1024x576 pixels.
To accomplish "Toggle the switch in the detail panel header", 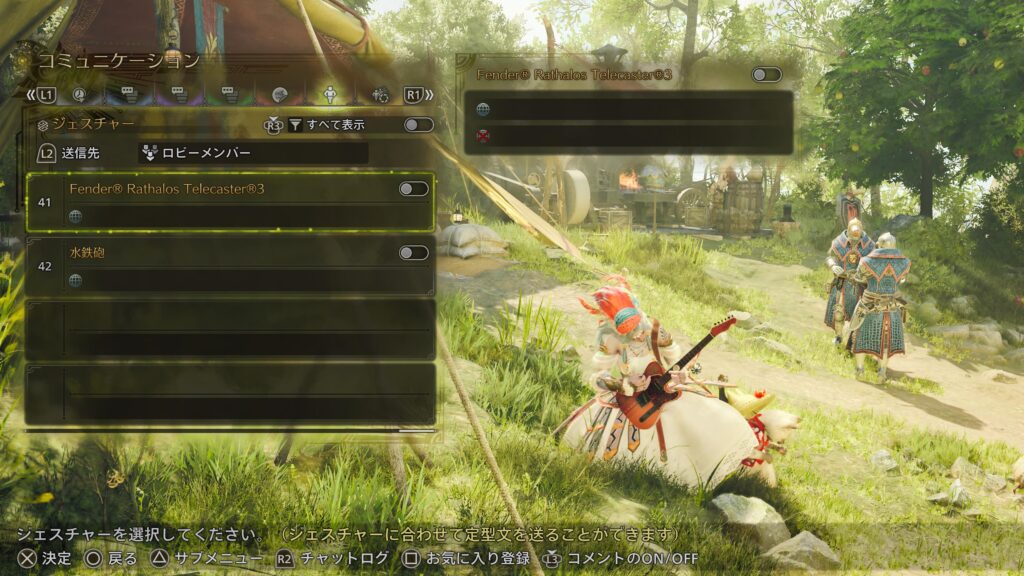I will tap(766, 75).
